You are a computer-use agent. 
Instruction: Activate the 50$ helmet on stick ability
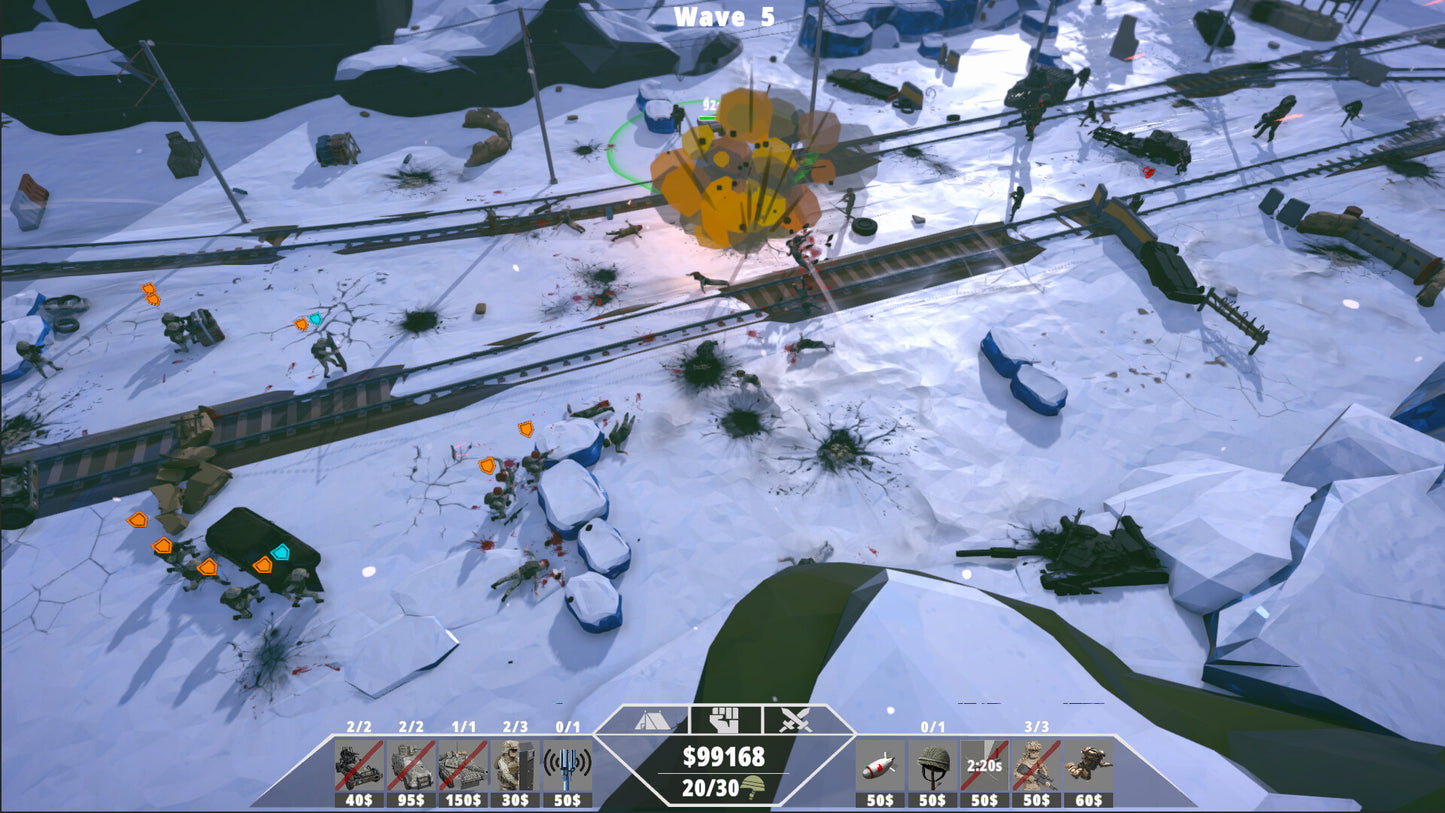click(933, 766)
